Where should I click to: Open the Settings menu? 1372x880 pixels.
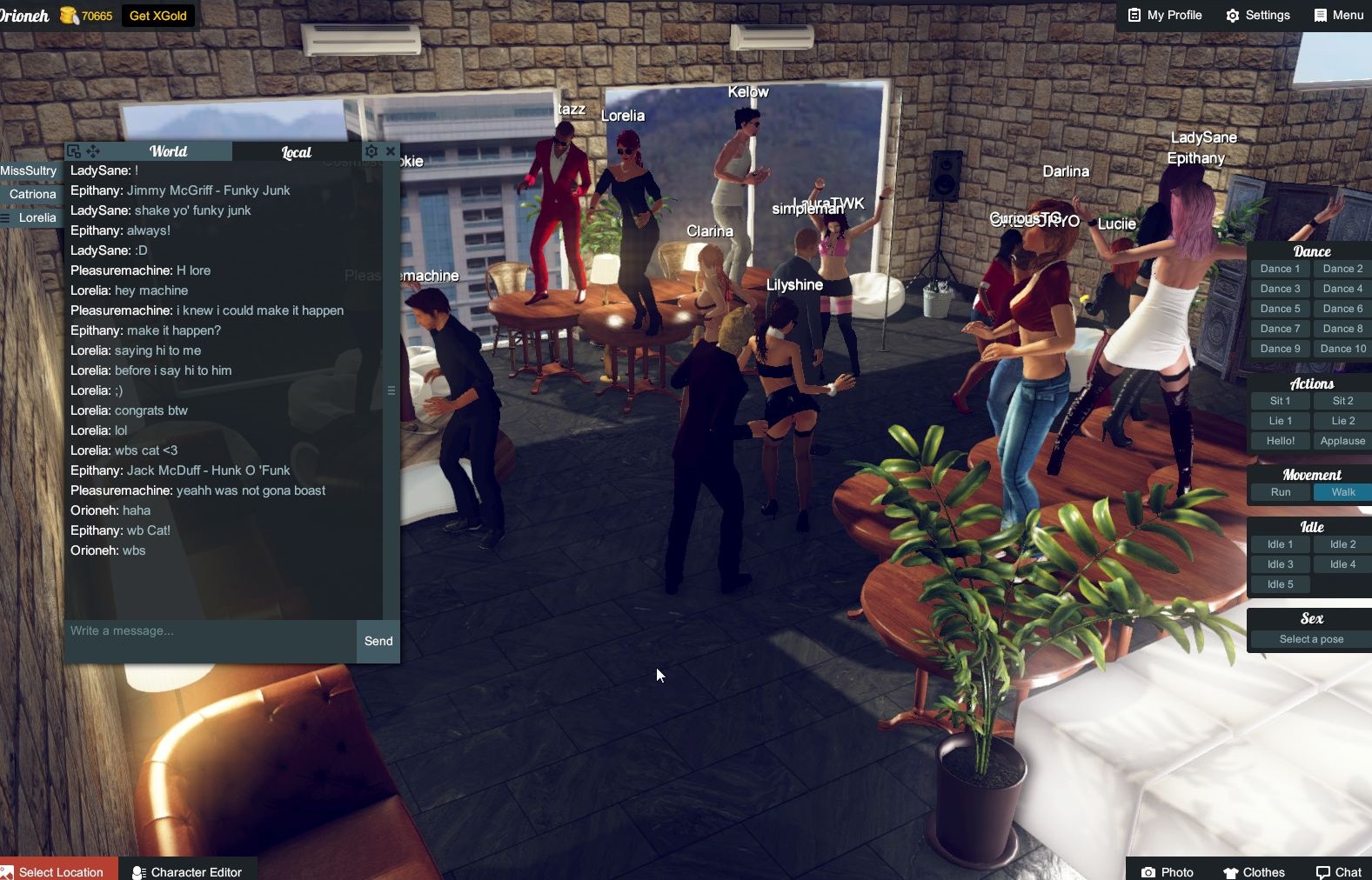[1258, 15]
